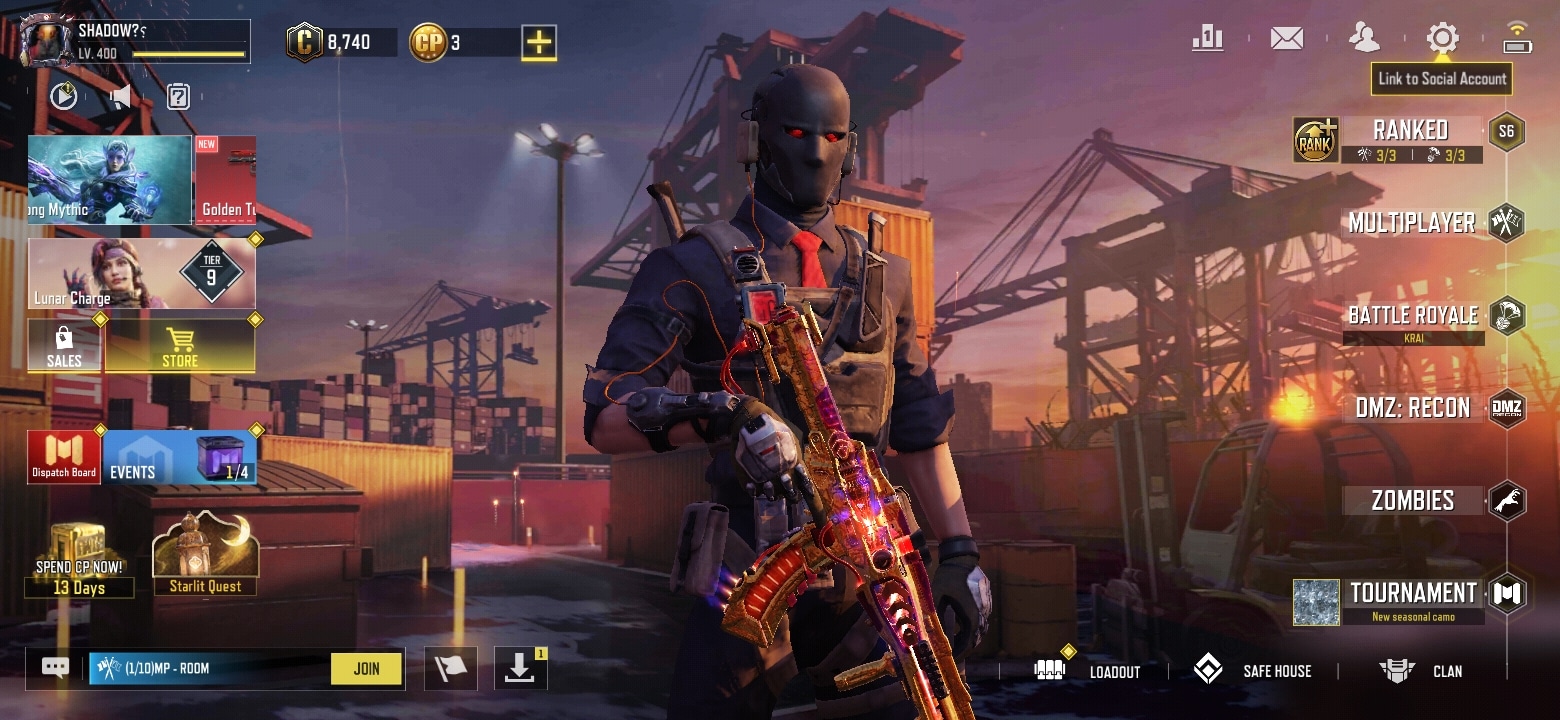Choose the Battle Royale mode
Viewport: 1560px width, 720px height.
tap(1412, 316)
